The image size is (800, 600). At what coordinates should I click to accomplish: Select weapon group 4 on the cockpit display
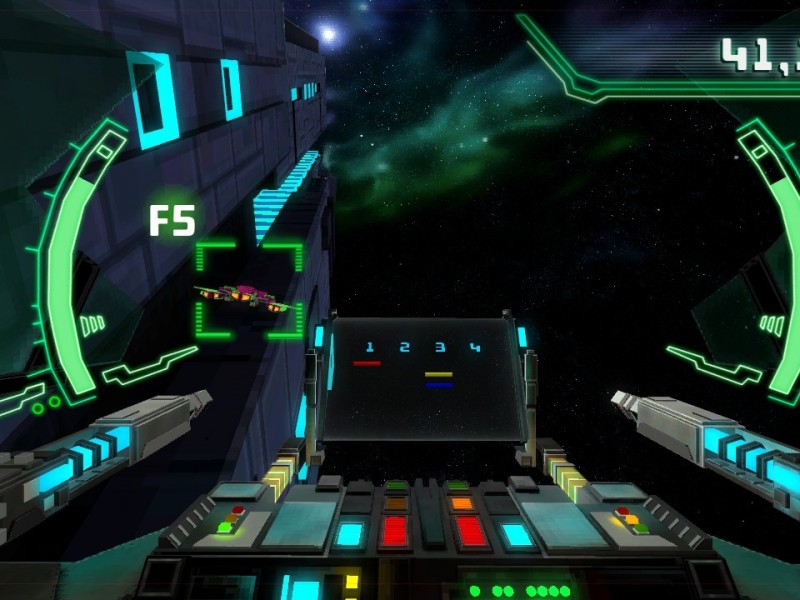(475, 348)
